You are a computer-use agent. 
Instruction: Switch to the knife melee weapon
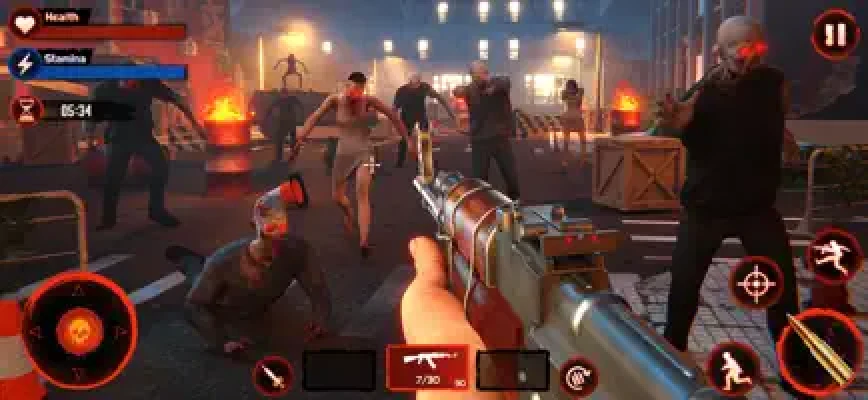[272, 375]
